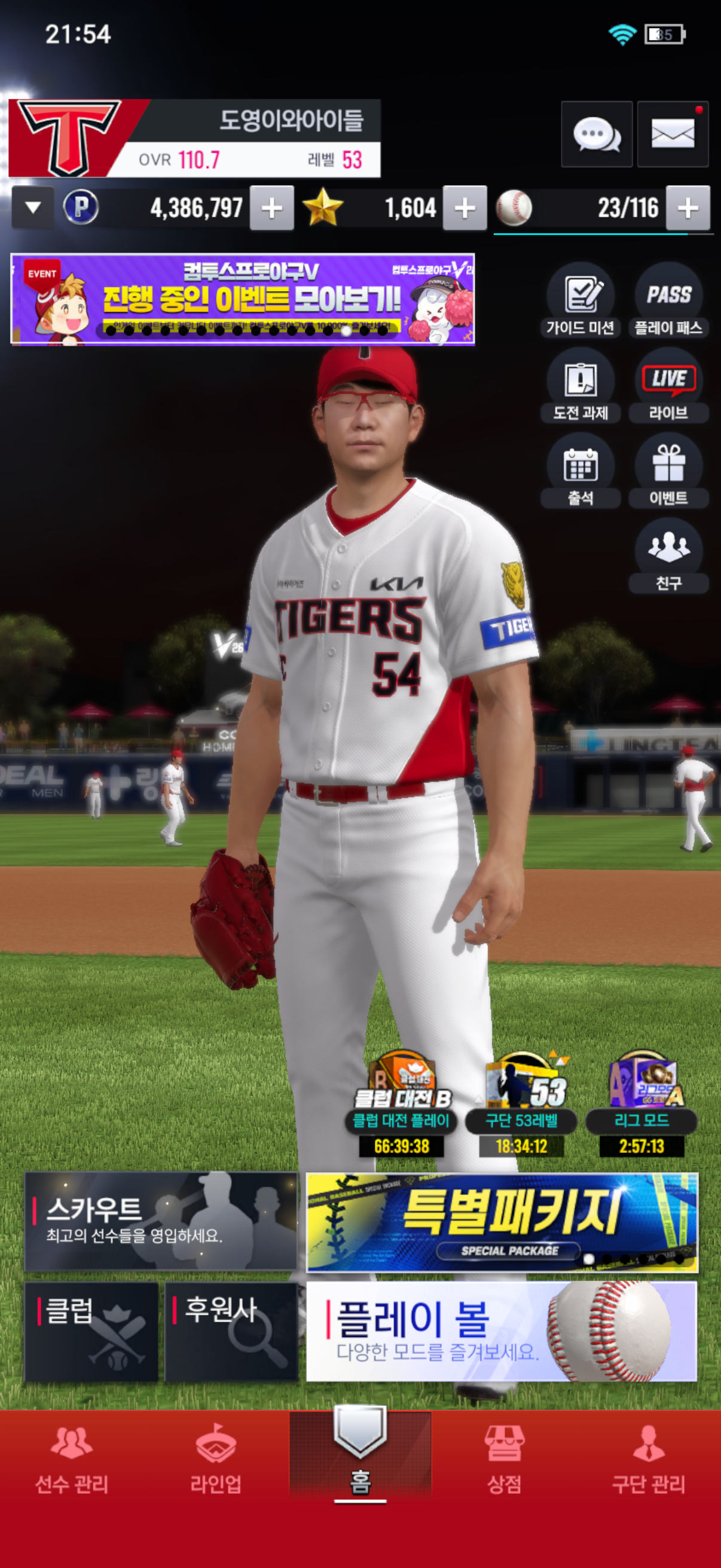Image resolution: width=721 pixels, height=1568 pixels.
Task: Open 도전 과제 challenges
Action: tap(580, 385)
